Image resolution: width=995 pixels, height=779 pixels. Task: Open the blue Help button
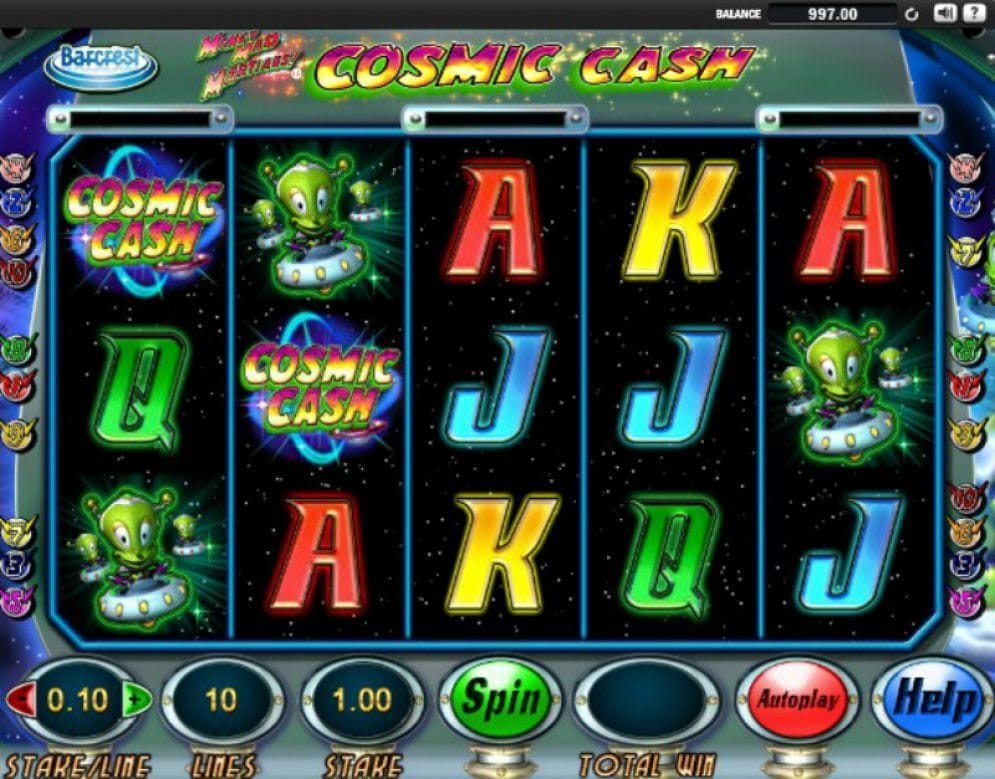coord(936,699)
